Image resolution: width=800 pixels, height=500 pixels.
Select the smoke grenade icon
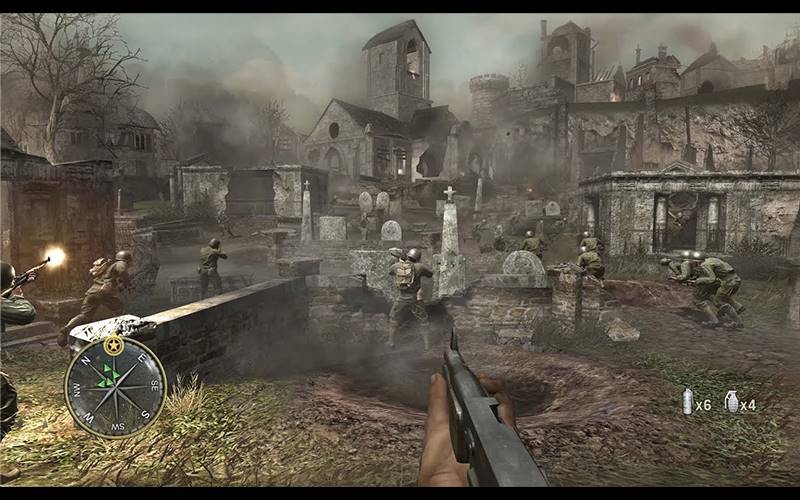tap(688, 402)
